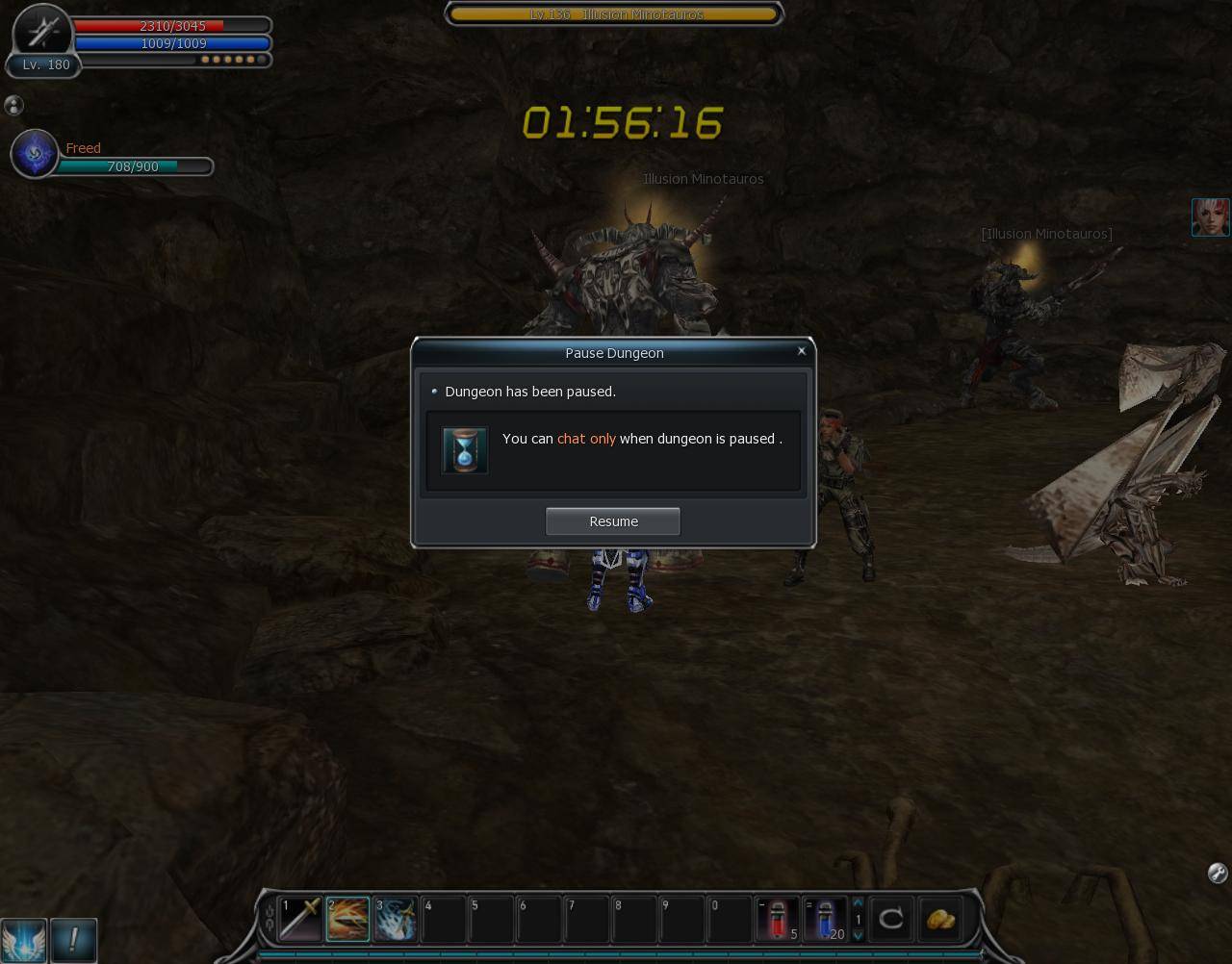Screen dimensions: 1232x964
Task: Use the blue sword burst skill in slot 3
Action: pos(396,919)
